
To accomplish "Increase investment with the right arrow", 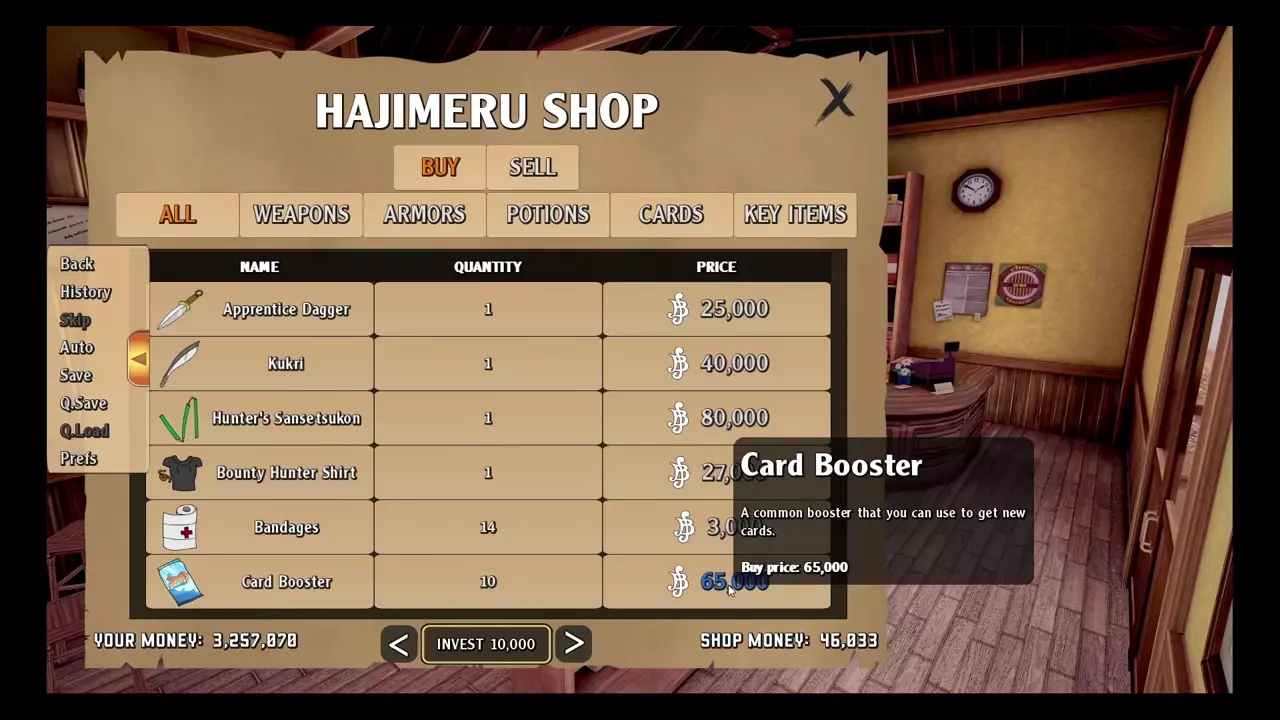I will (574, 644).
